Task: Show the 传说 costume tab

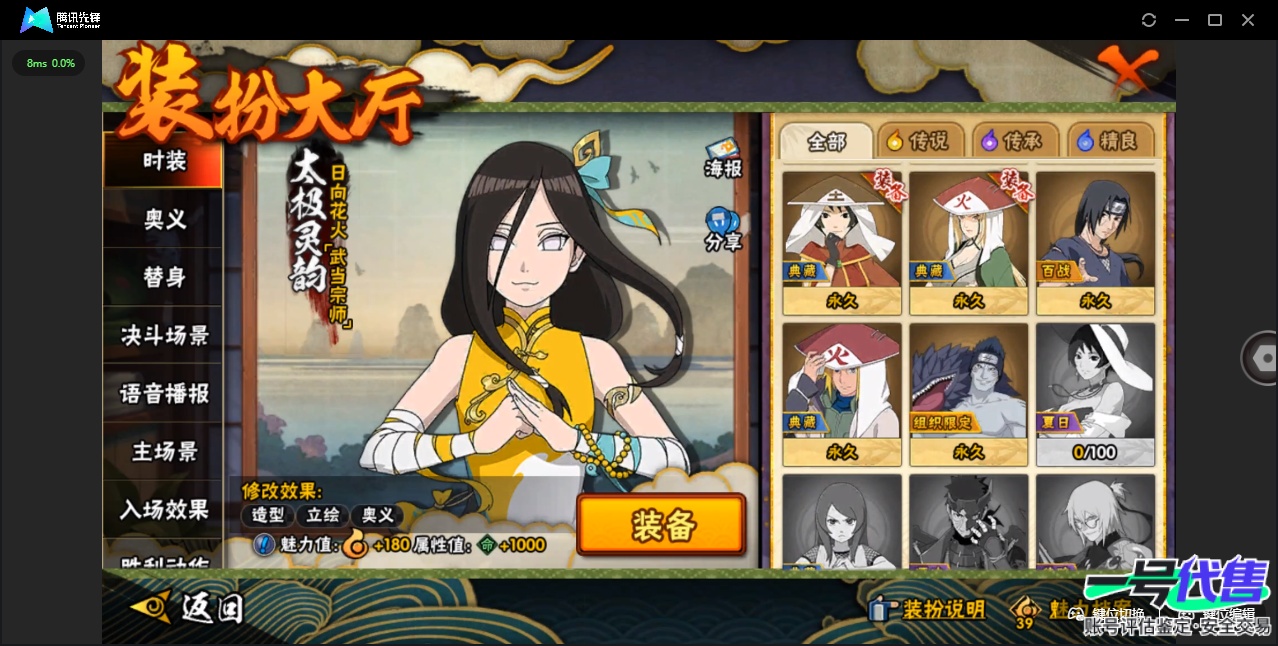Action: [918, 141]
